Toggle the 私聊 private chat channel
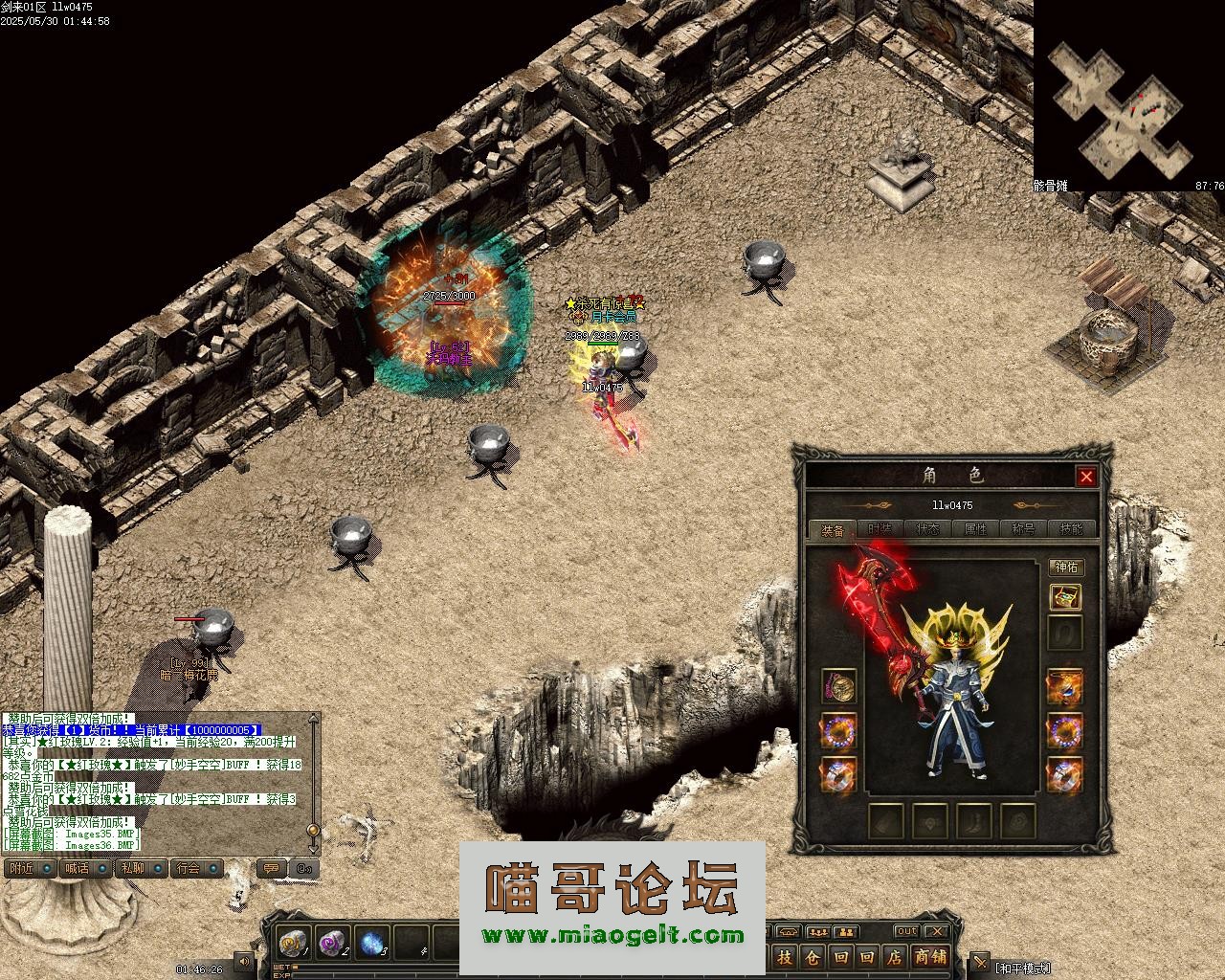This screenshot has width=1225, height=980. 142,868
